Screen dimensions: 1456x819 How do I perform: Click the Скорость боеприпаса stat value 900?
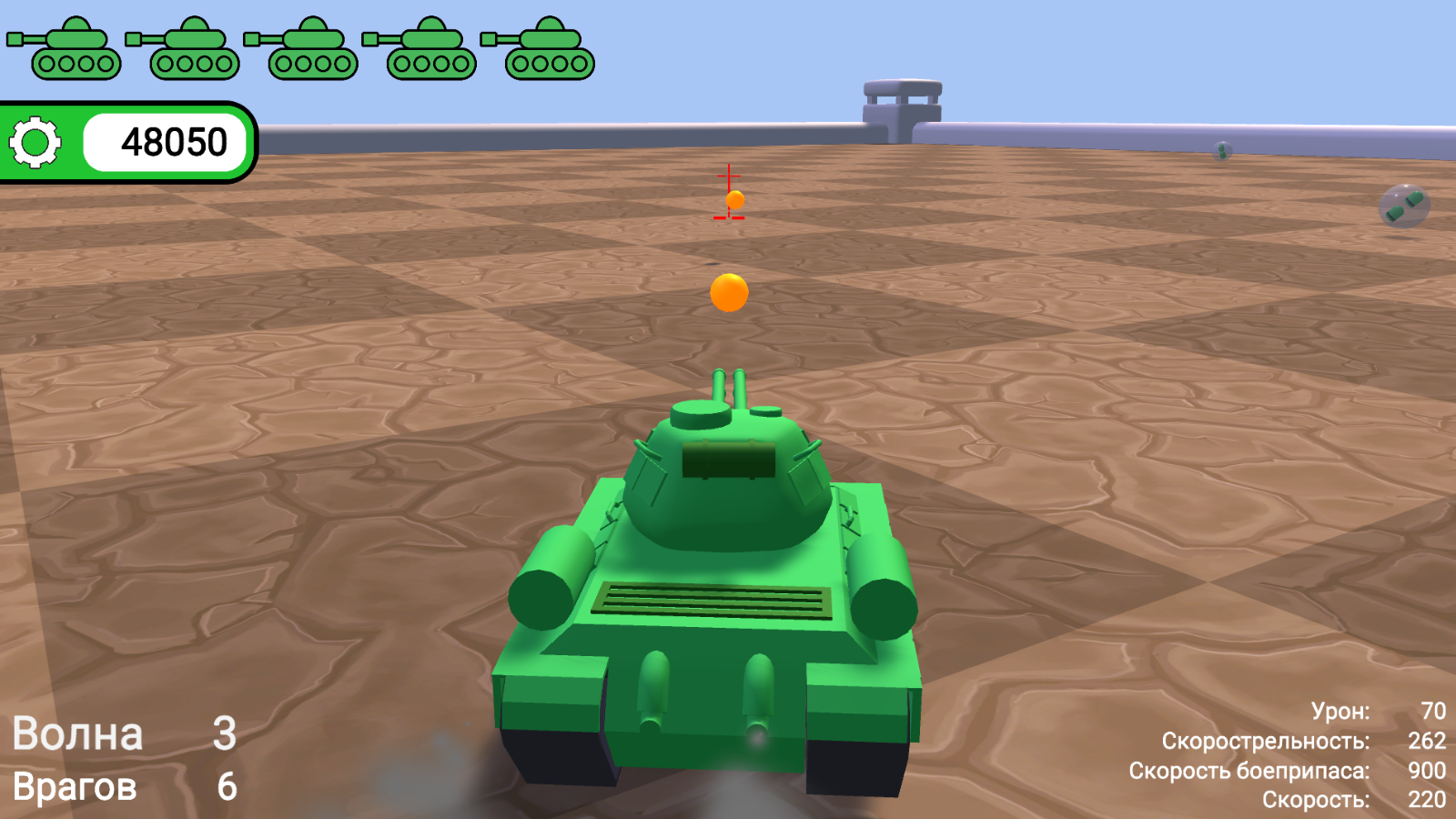pos(1424,770)
